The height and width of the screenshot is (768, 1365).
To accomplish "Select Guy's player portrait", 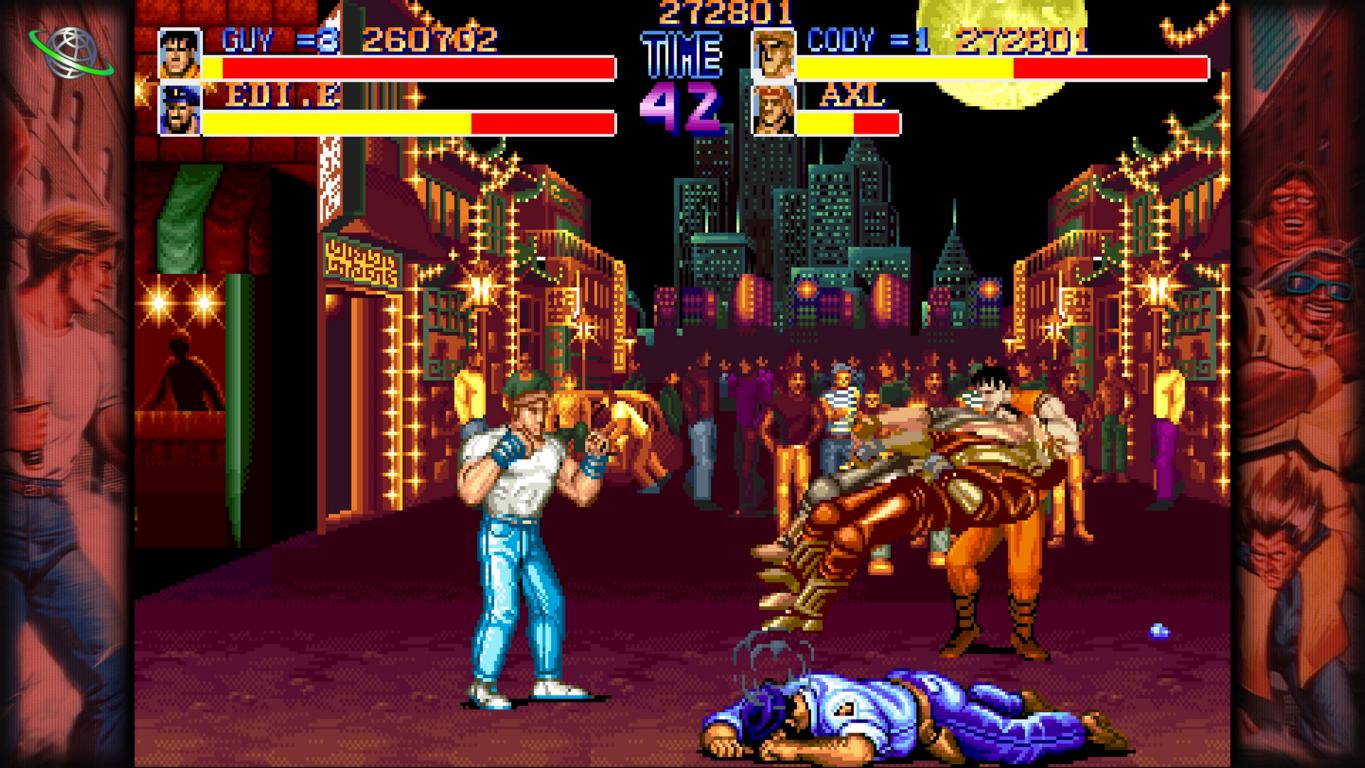I will pyautogui.click(x=180, y=54).
